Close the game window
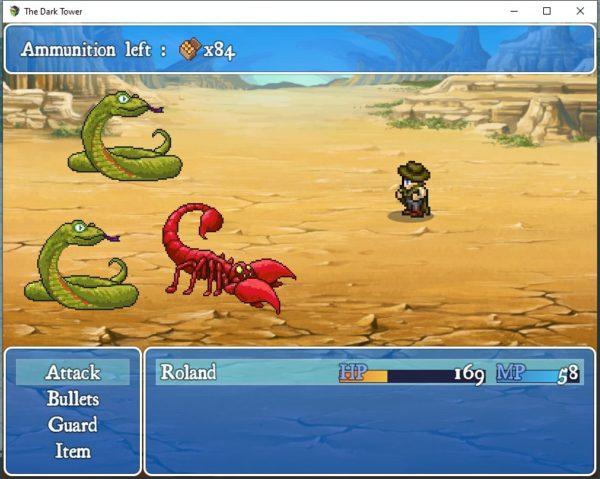The width and height of the screenshot is (600, 479). (x=580, y=11)
